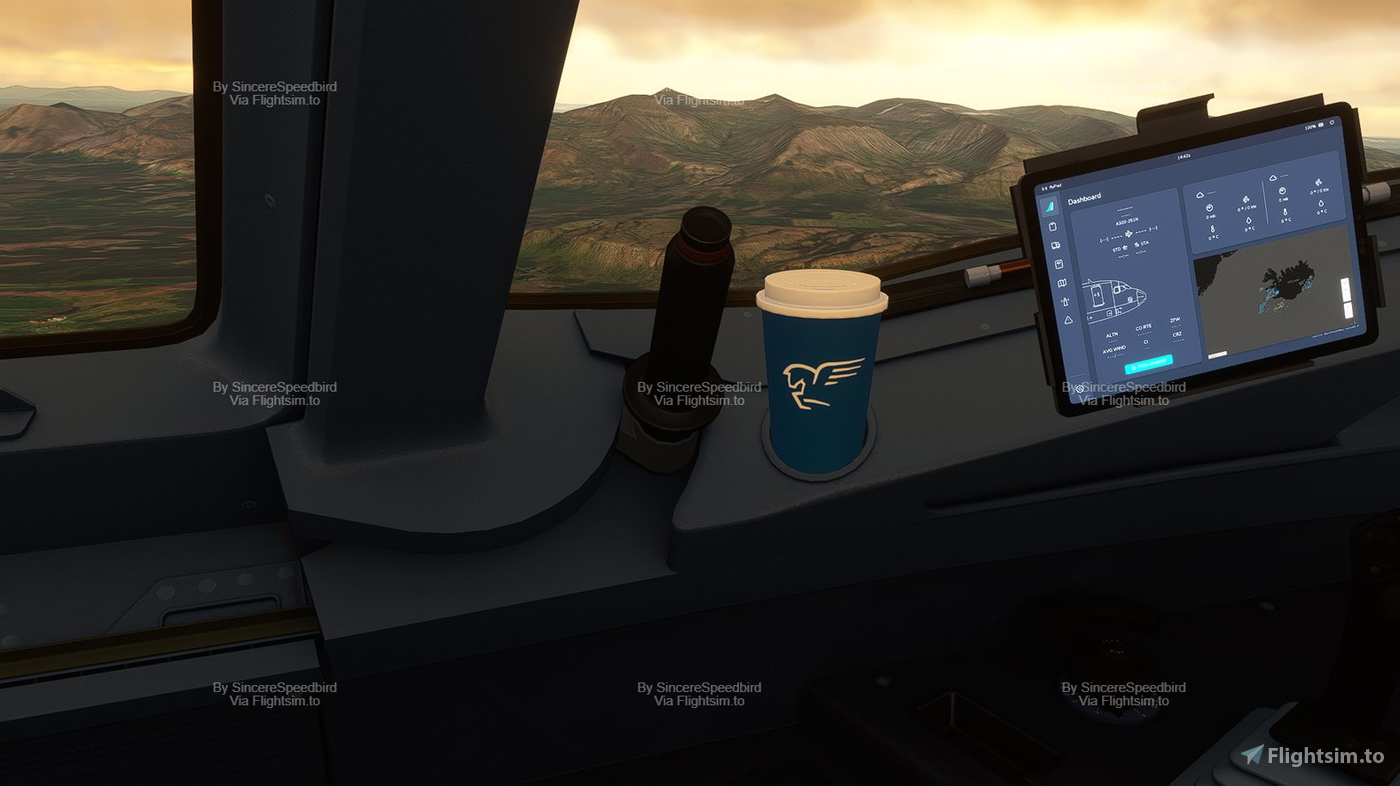1400x786 pixels.
Task: Click Iceland on the mini weather map
Action: pos(1289,279)
